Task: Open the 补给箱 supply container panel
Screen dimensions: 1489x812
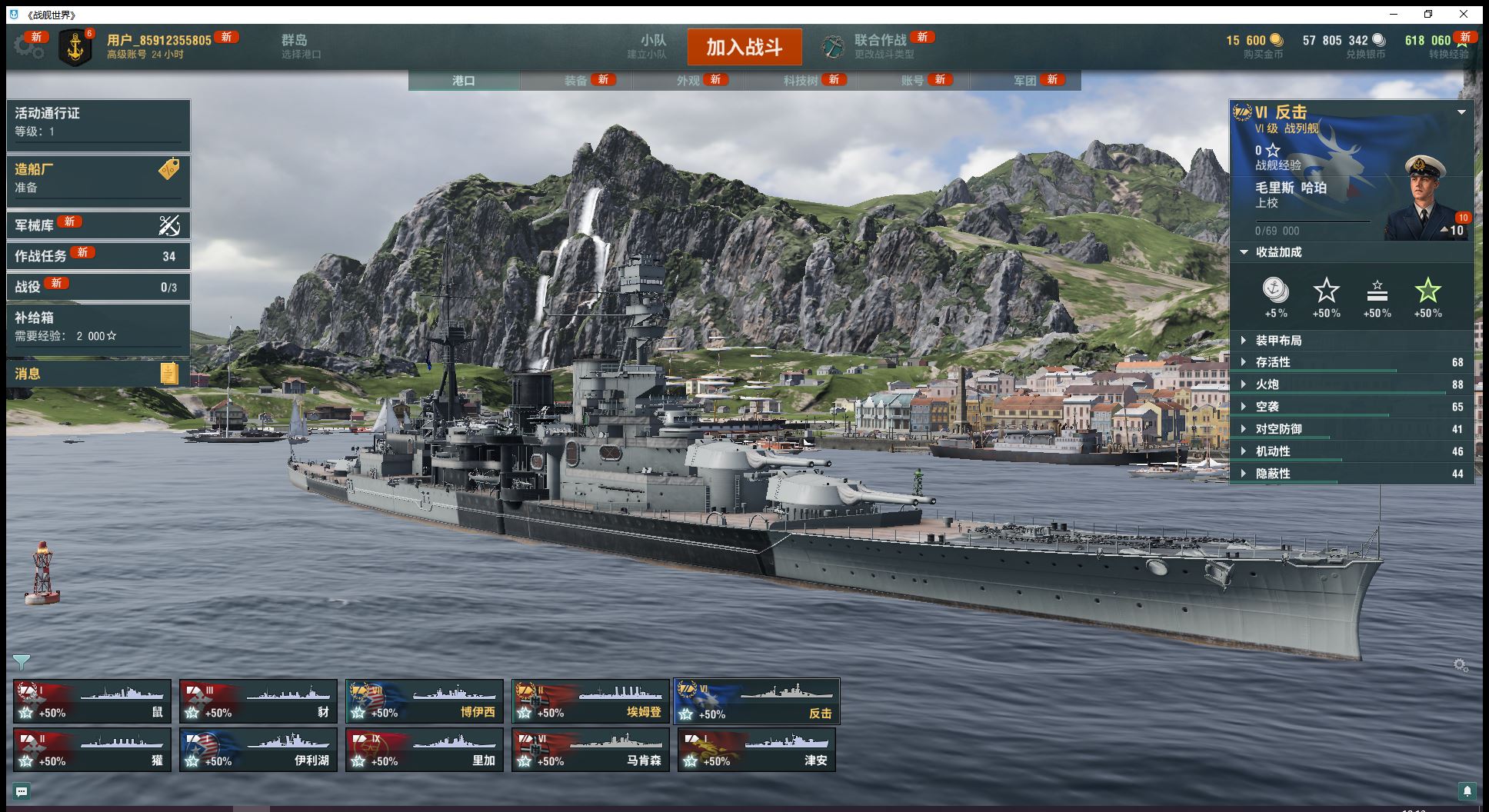Action: tap(98, 326)
